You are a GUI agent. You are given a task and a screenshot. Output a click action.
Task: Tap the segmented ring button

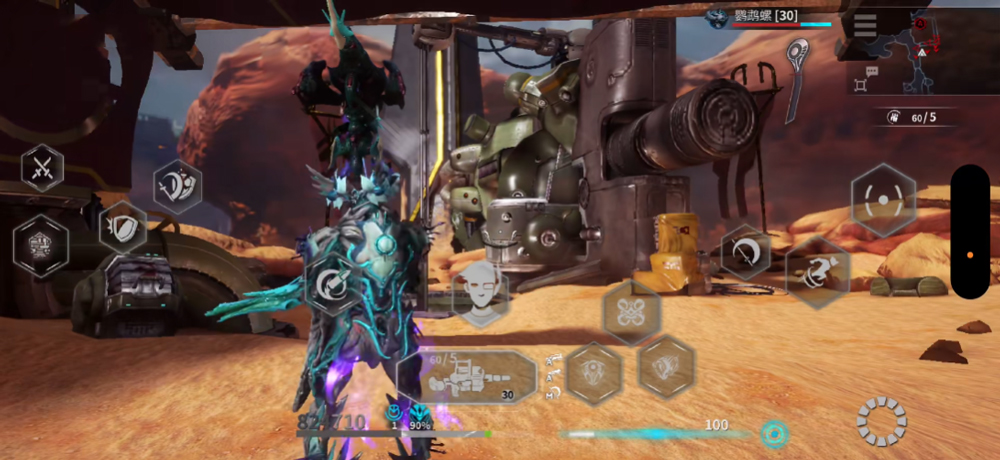coord(881,421)
